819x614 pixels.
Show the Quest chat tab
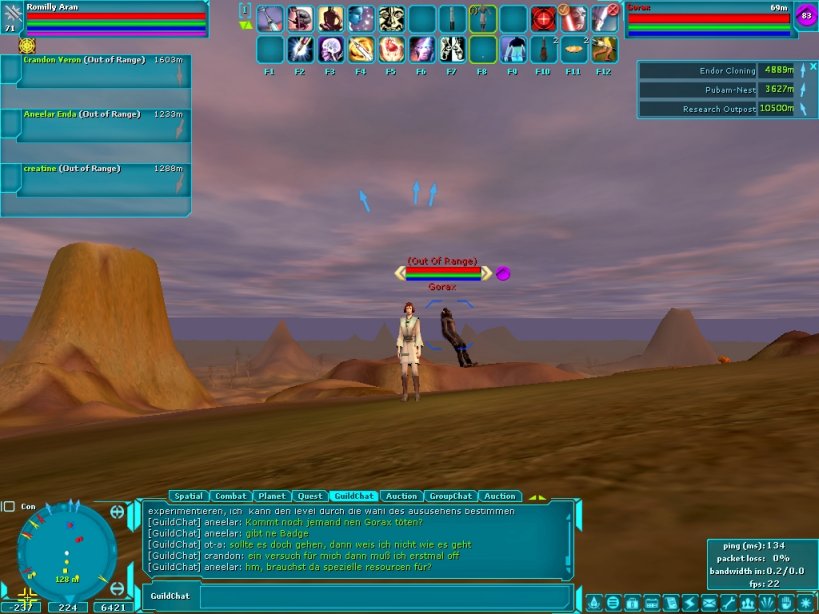coord(310,496)
